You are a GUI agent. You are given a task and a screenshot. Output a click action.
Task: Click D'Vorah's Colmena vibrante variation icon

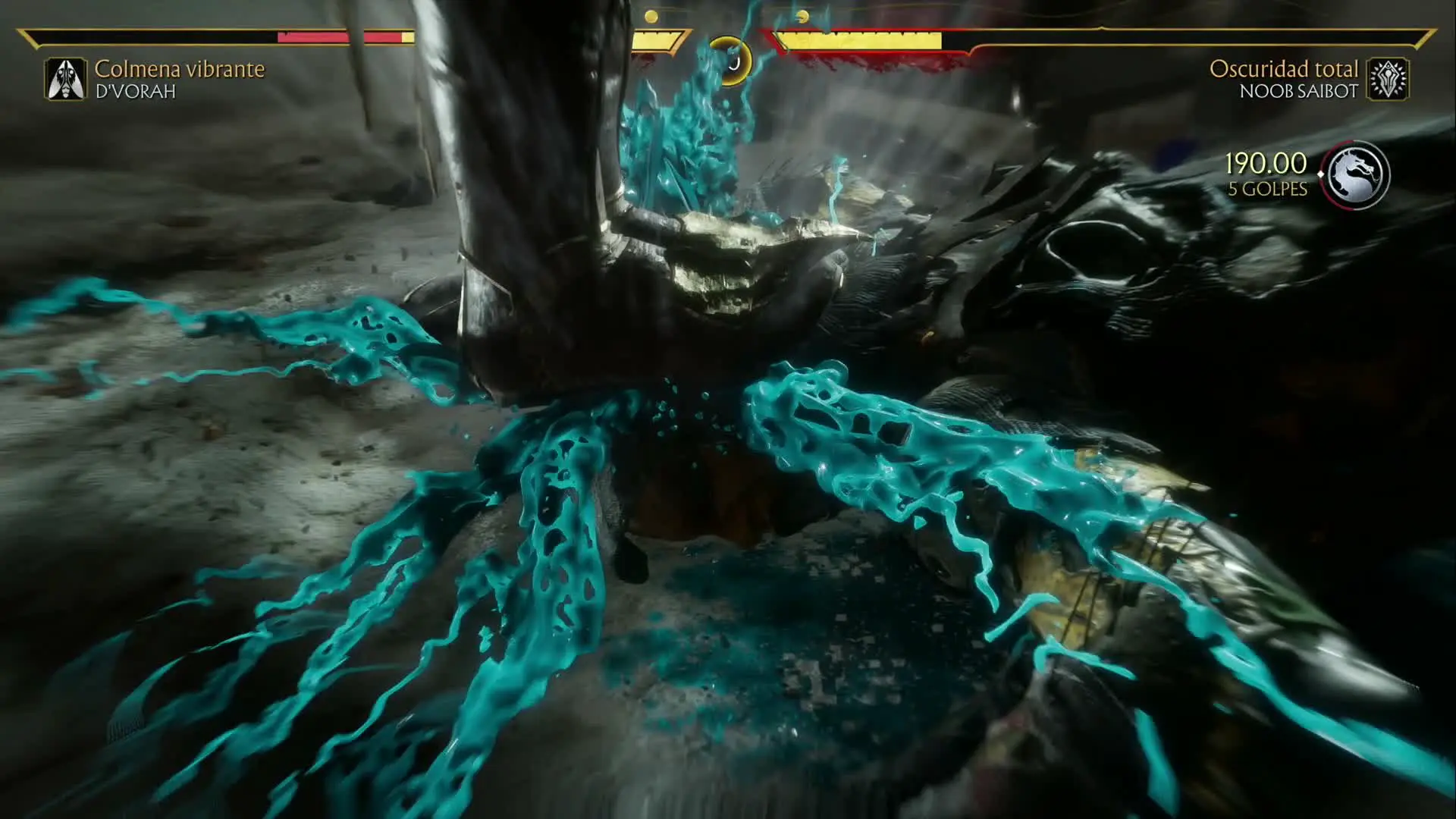coord(66,80)
